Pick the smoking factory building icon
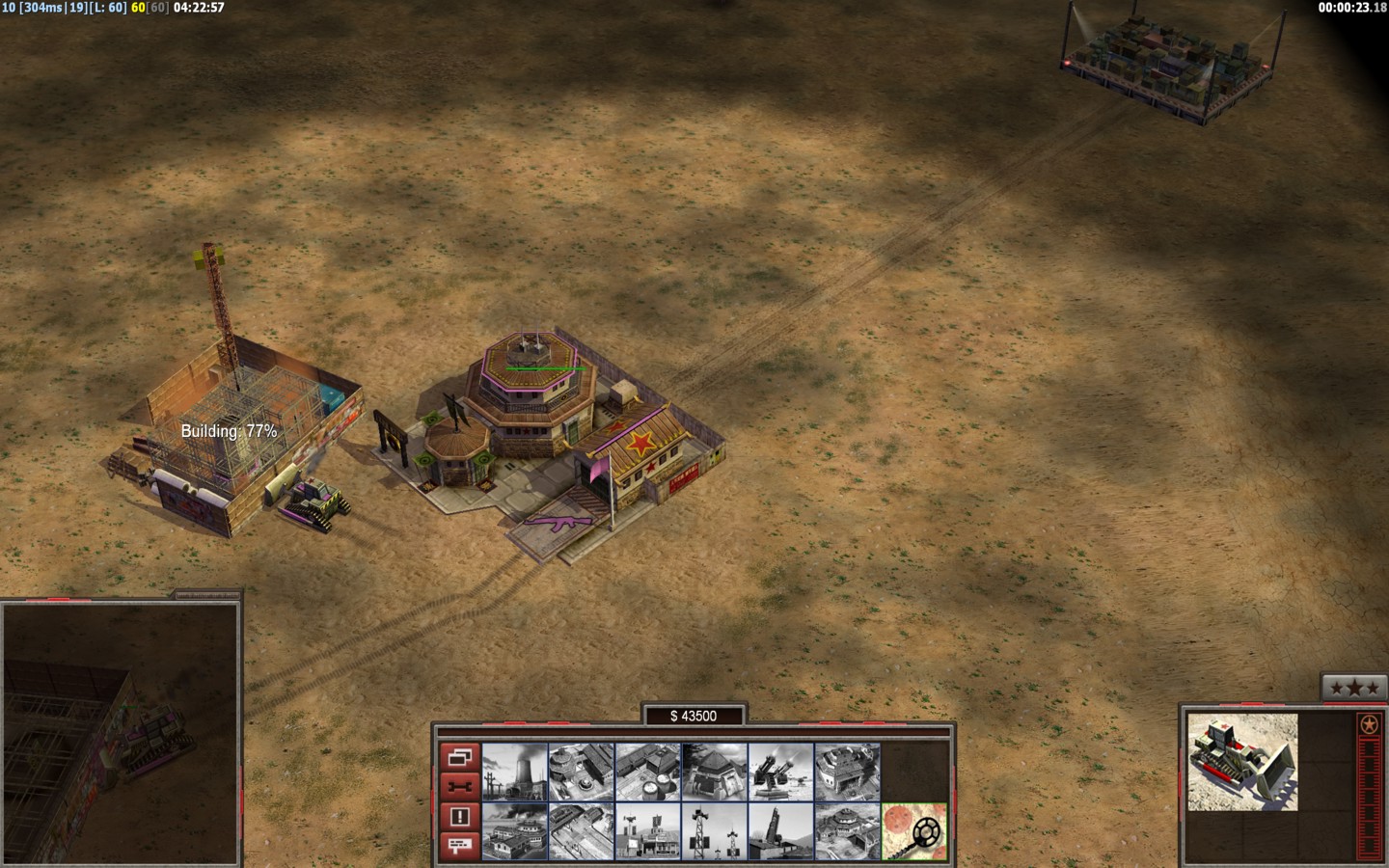This screenshot has width=1389, height=868. pos(515,831)
